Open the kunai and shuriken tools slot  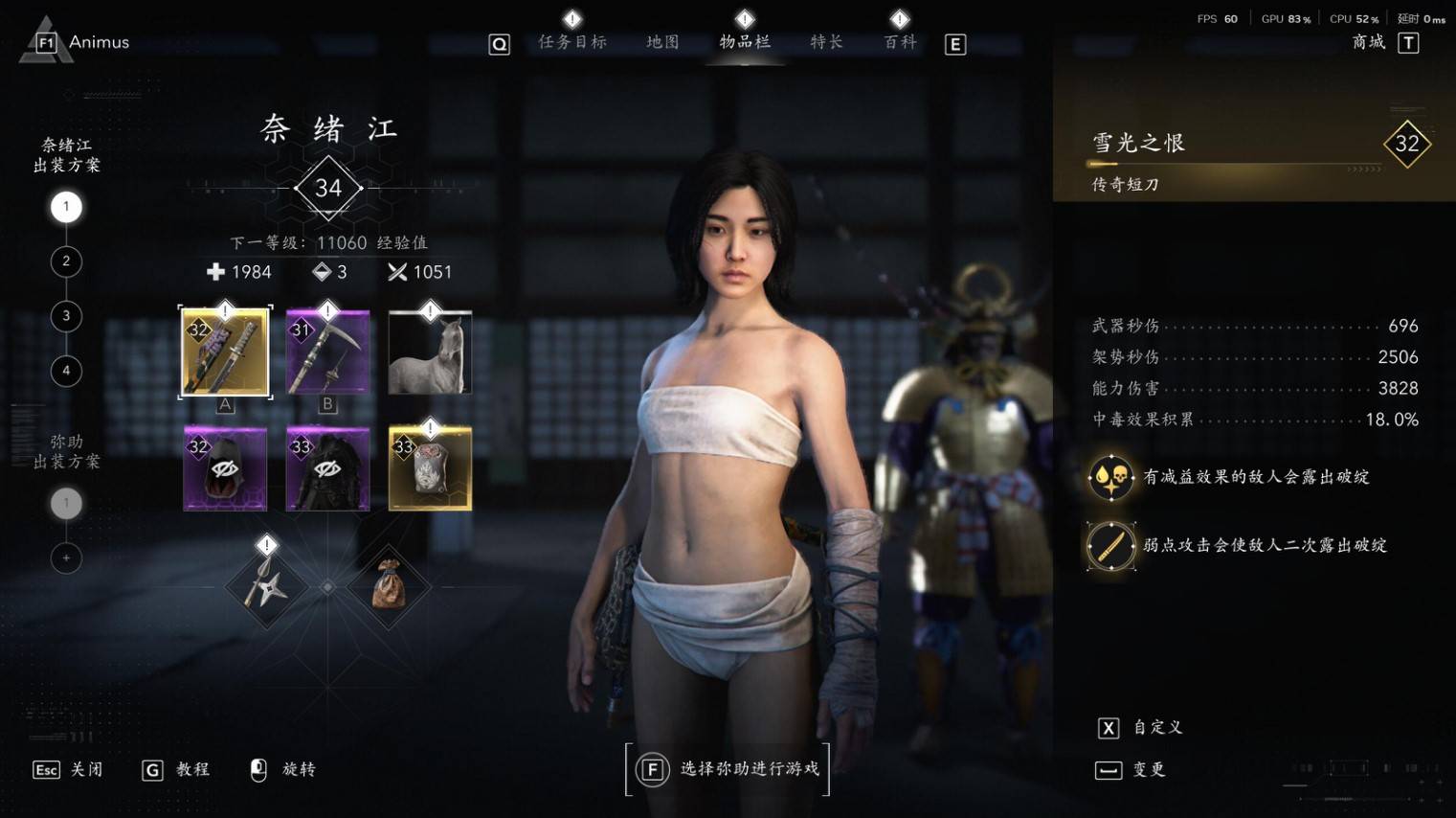[265, 586]
